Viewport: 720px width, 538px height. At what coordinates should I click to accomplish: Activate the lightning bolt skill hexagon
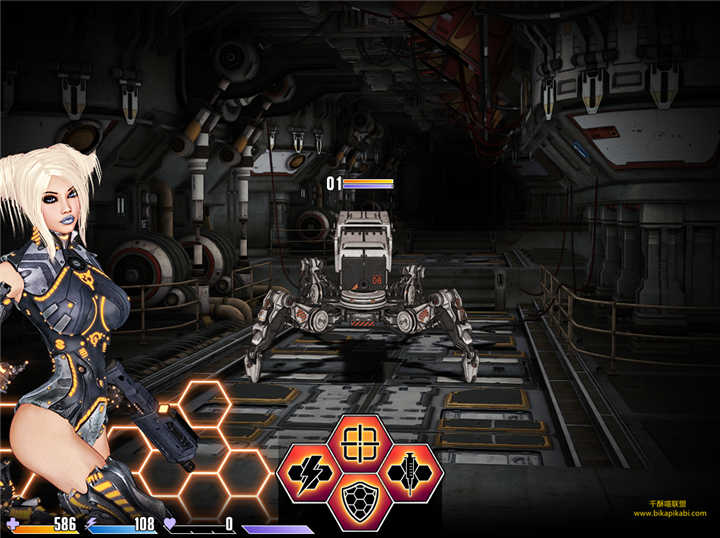[308, 472]
